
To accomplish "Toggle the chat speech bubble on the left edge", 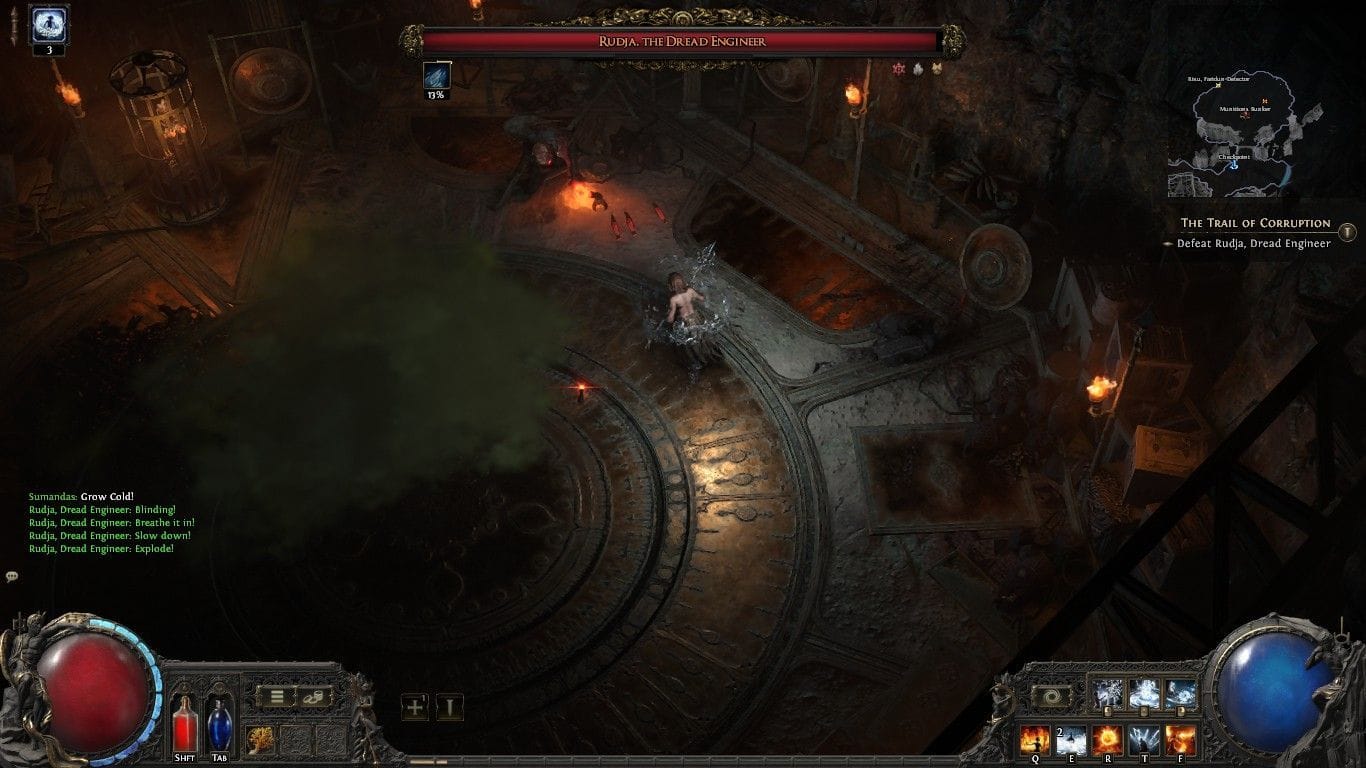I will [x=12, y=576].
